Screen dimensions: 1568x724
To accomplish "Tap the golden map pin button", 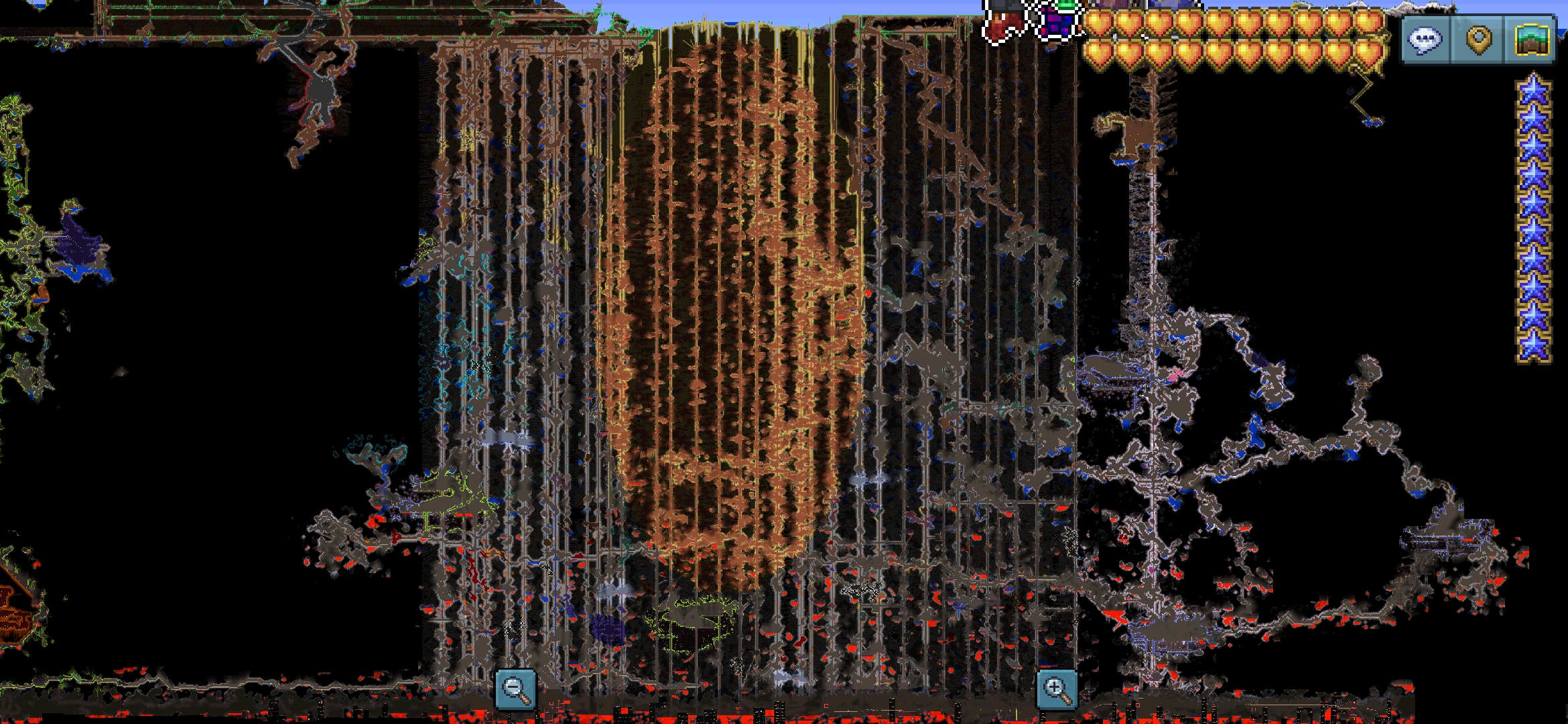I will click(1478, 40).
